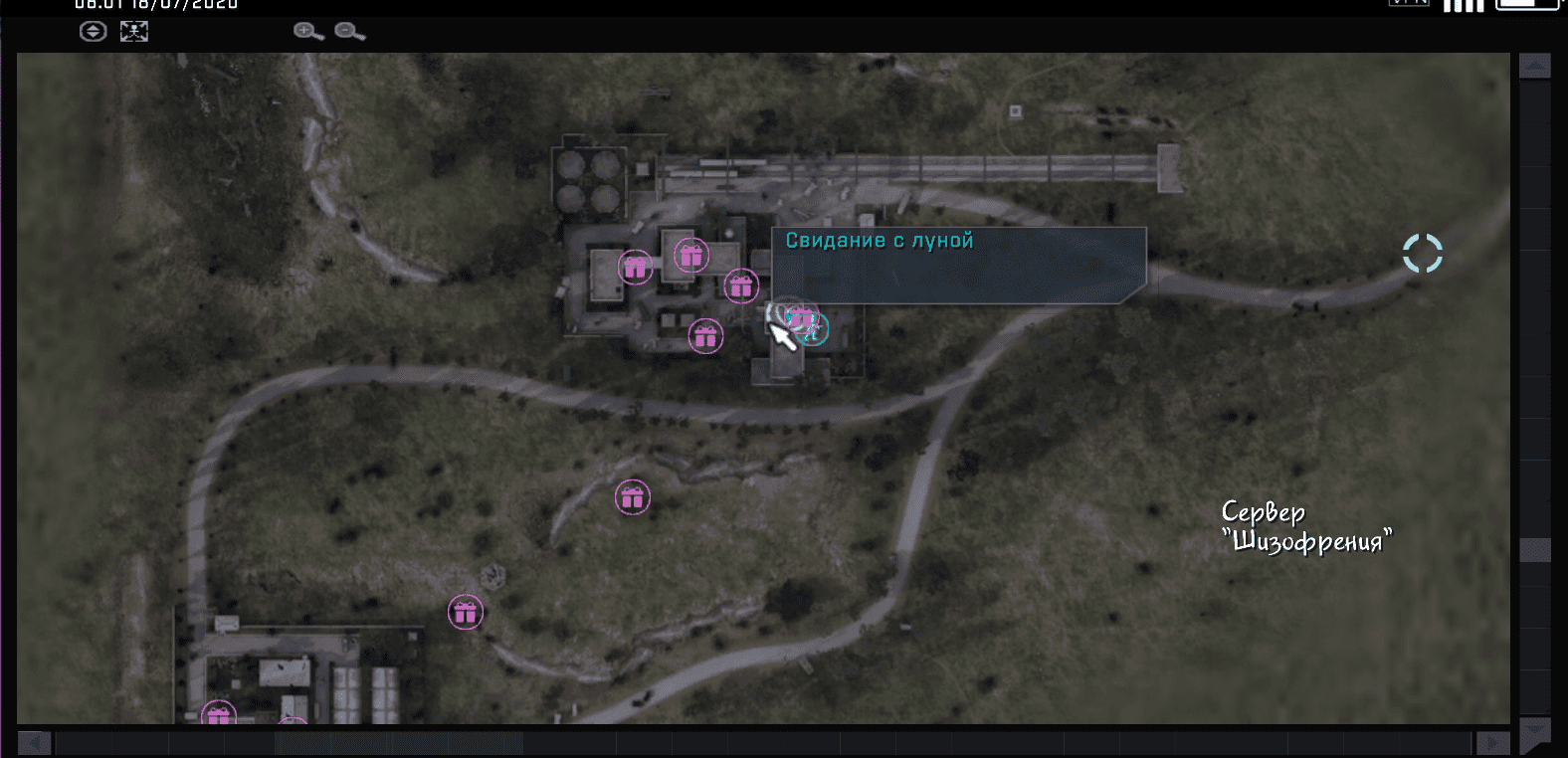Image resolution: width=1568 pixels, height=758 pixels.
Task: Click the horizontal scrollbar's right arrow
Action: (1491, 743)
